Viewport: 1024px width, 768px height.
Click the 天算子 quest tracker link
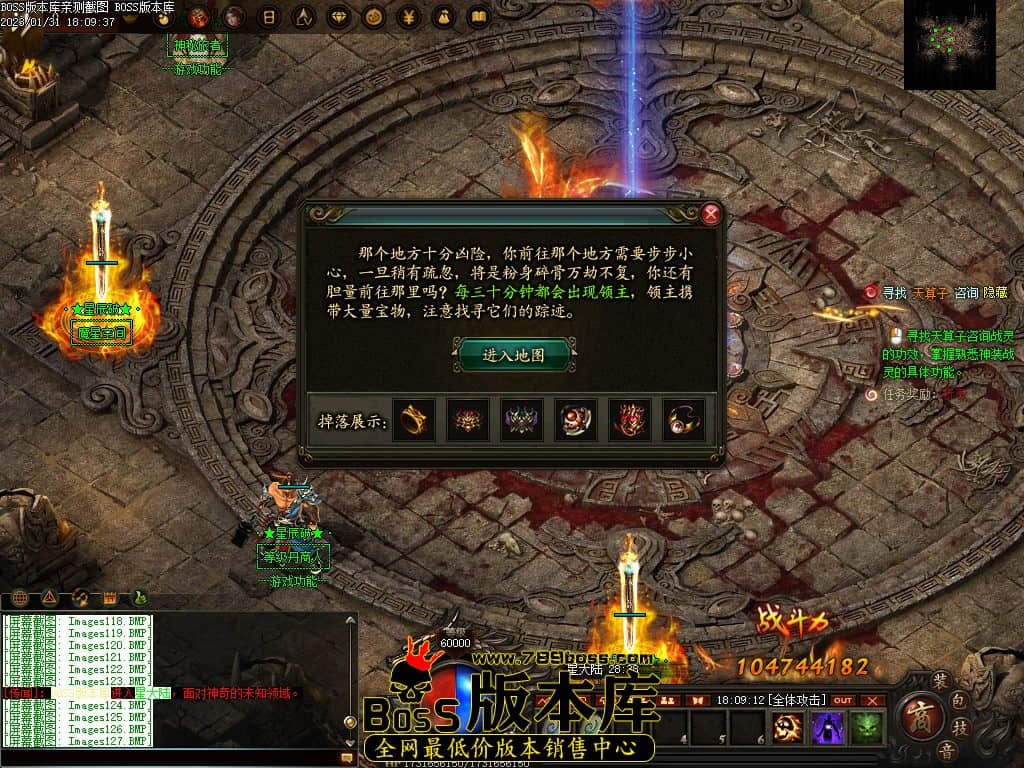pyautogui.click(x=930, y=293)
